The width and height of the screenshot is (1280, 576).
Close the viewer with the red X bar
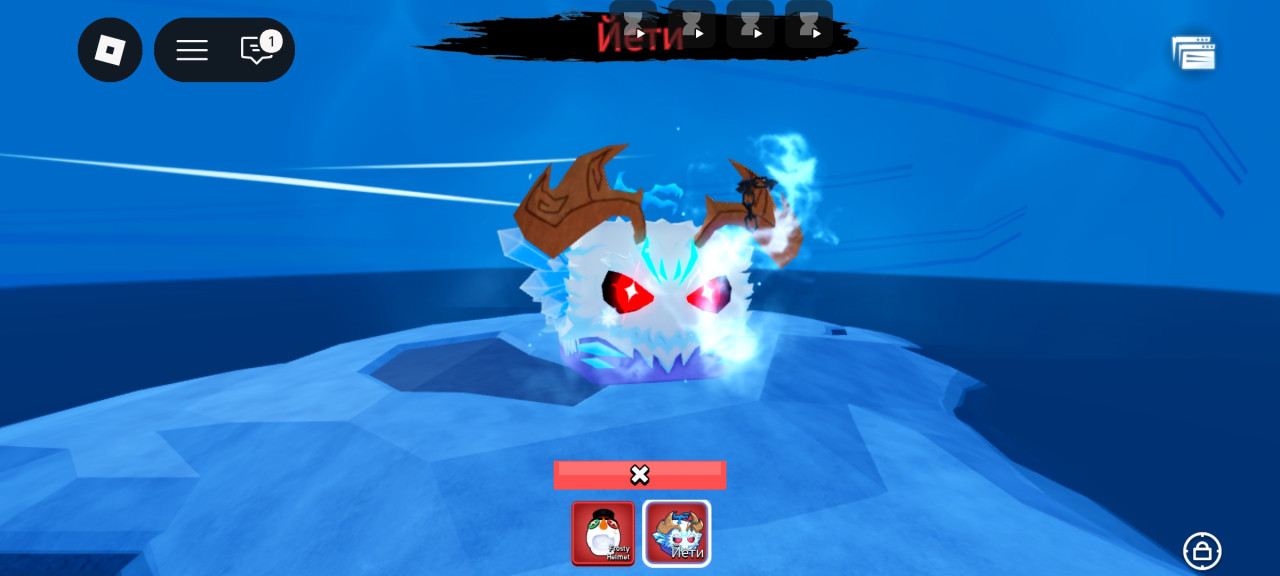[x=640, y=475]
